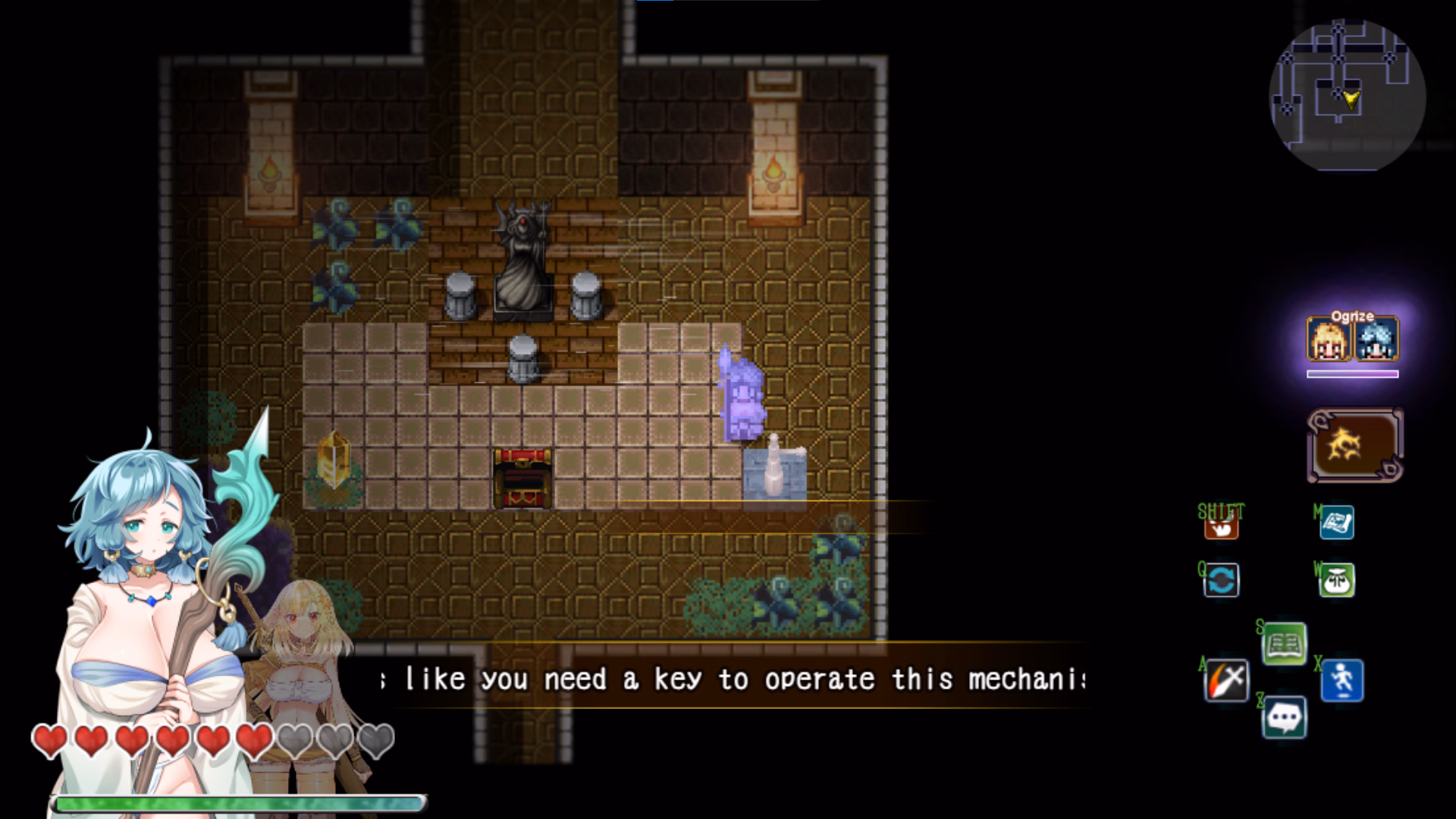Open the circular dungeon minimap
Viewport: 1456px width, 819px height.
tap(1347, 96)
